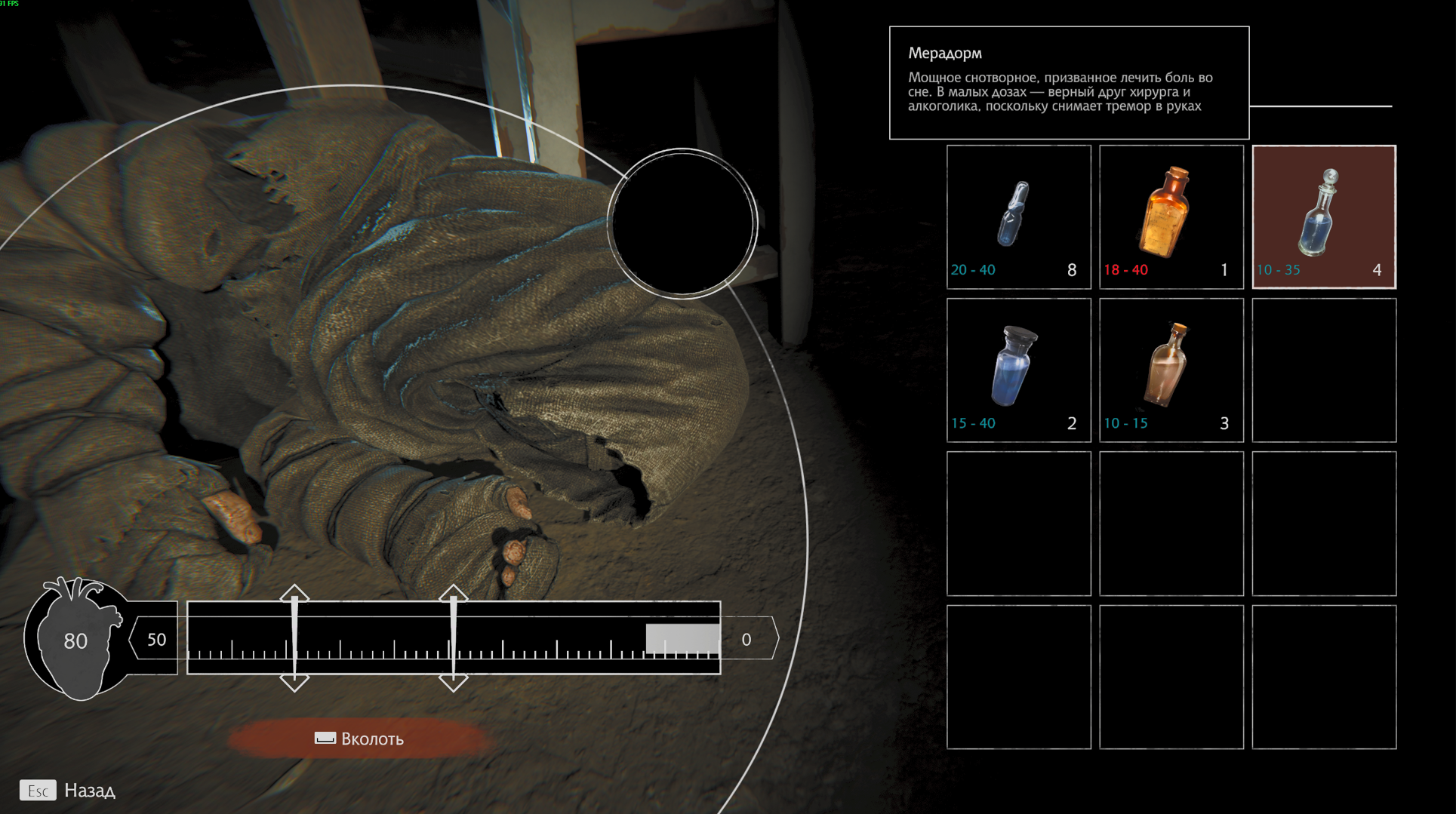The image size is (1456, 814).
Task: Click the red Вколоть inject button
Action: (x=360, y=739)
